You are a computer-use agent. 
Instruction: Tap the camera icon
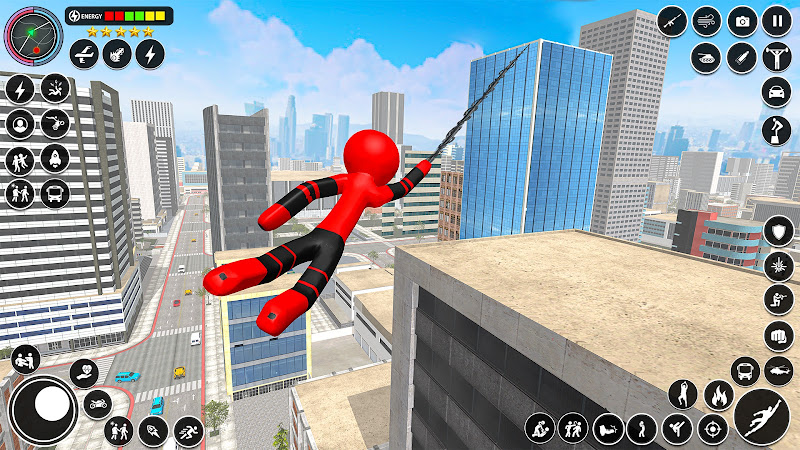[x=742, y=21]
